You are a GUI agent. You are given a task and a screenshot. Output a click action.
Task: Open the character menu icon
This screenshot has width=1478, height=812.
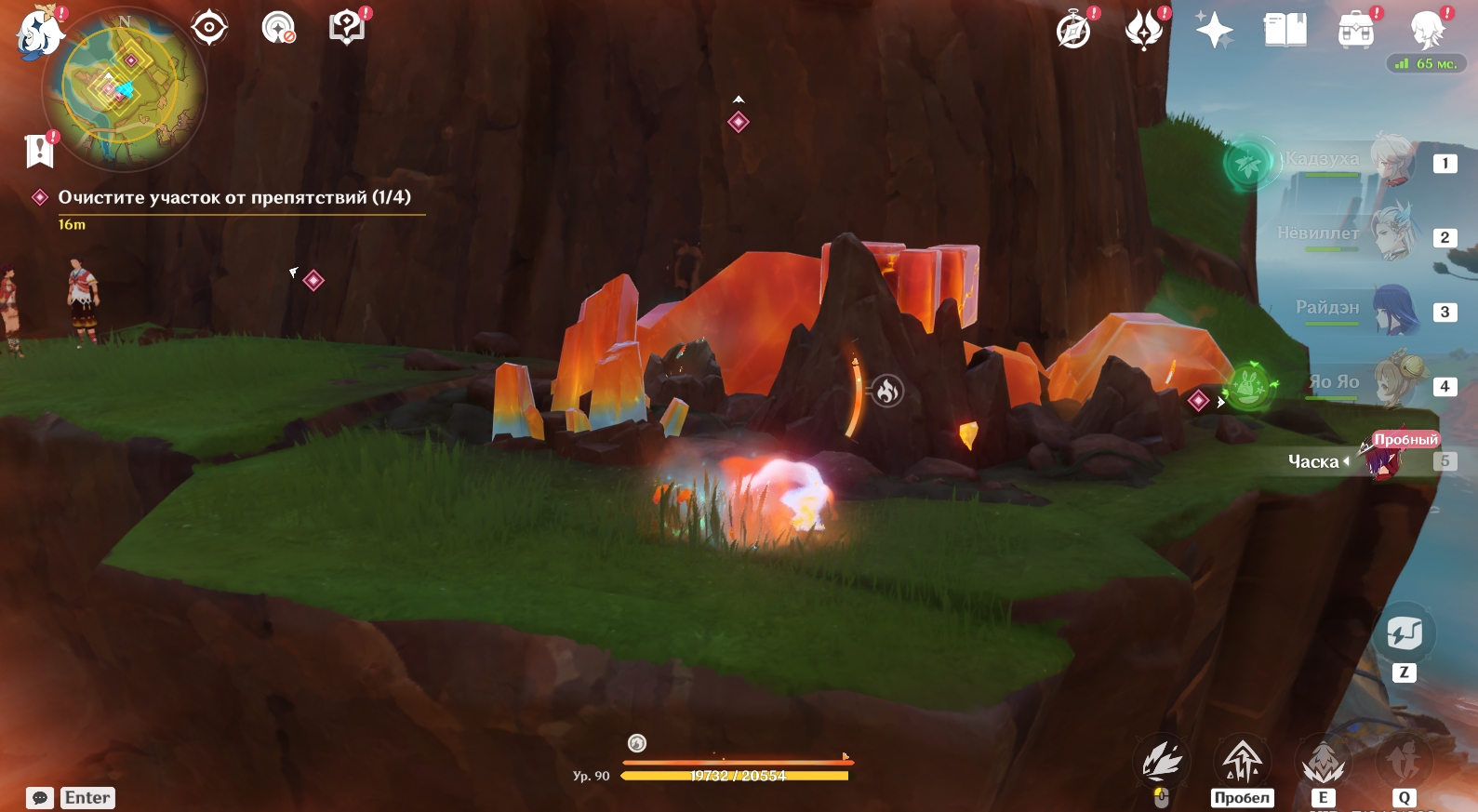tap(1426, 31)
